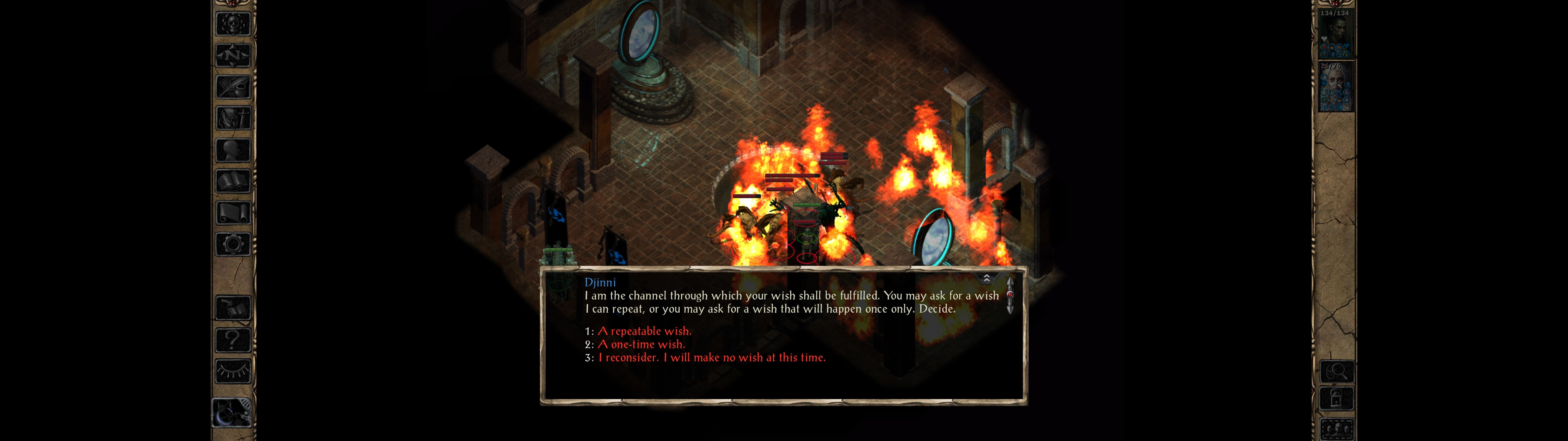Select the "A one-time wish." dialogue option
1568x441 pixels.
tap(641, 345)
